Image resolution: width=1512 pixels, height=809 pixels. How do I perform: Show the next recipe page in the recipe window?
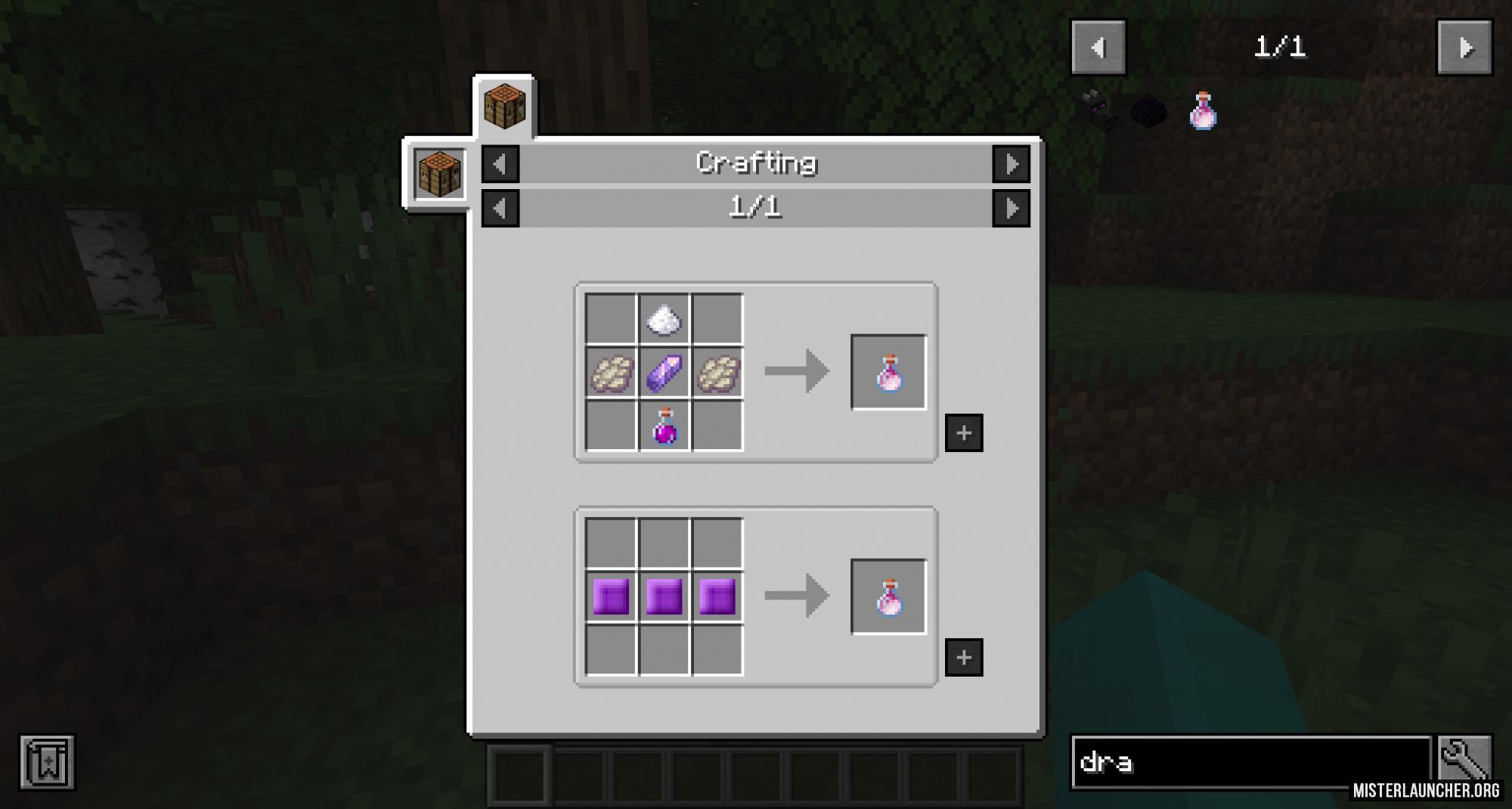click(1011, 208)
